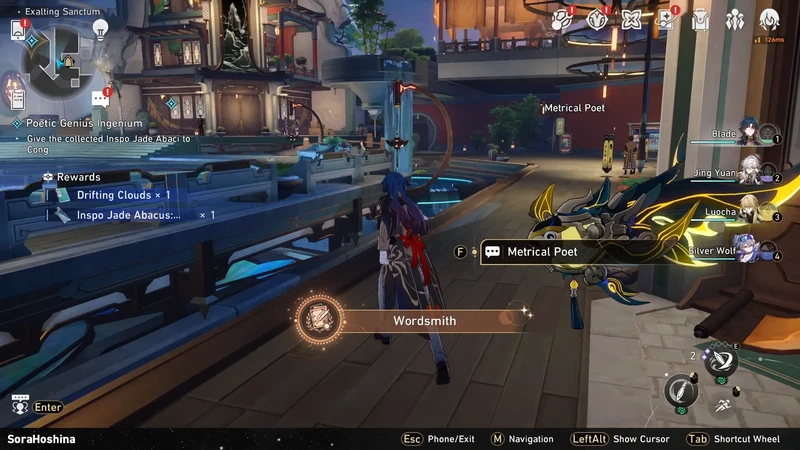800x450 pixels.
Task: Open the phone icon beside the minimap
Action: (18, 31)
